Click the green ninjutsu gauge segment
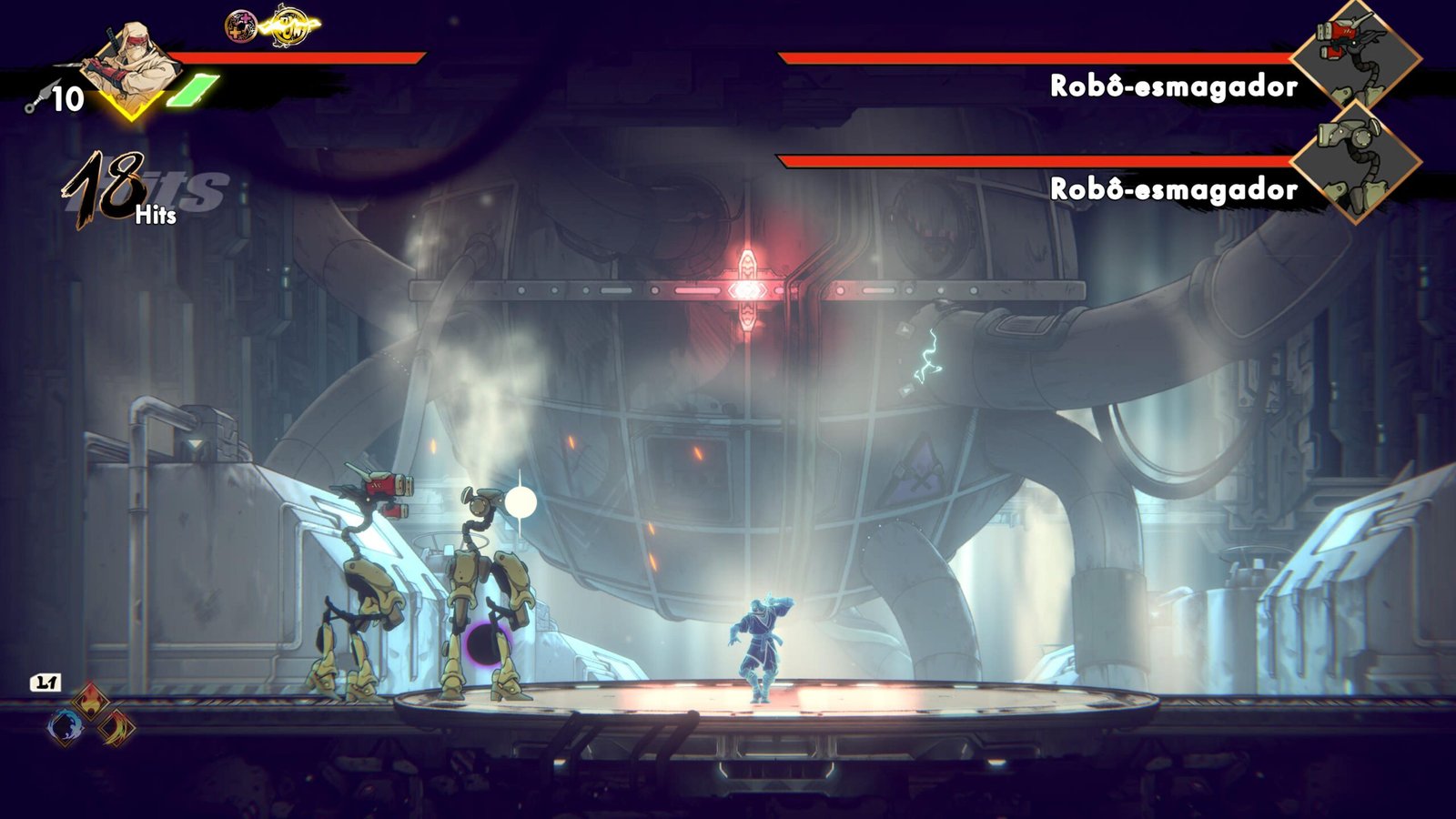The height and width of the screenshot is (819, 1456). [x=193, y=91]
